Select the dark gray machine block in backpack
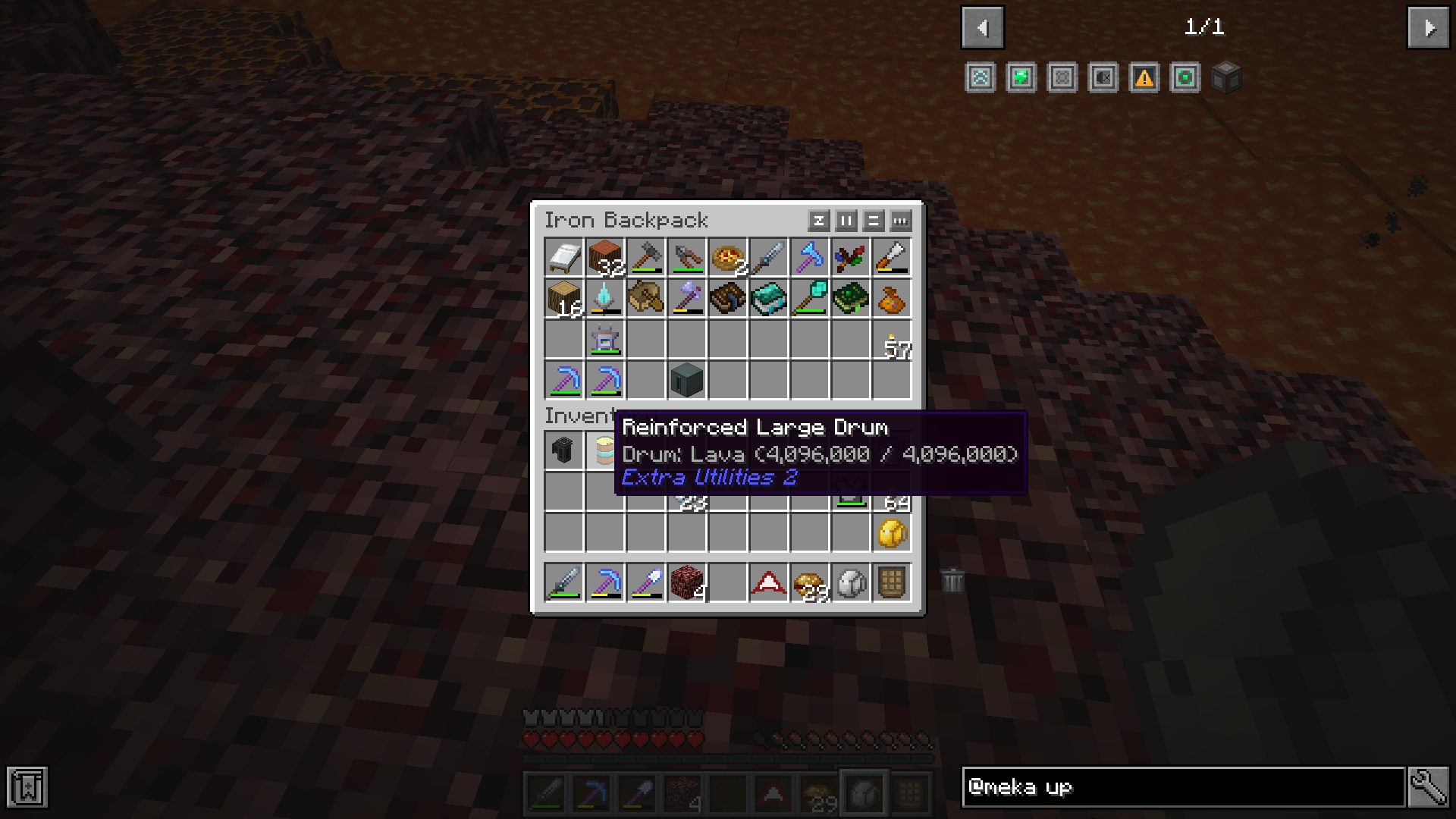1456x819 pixels. pos(687,380)
